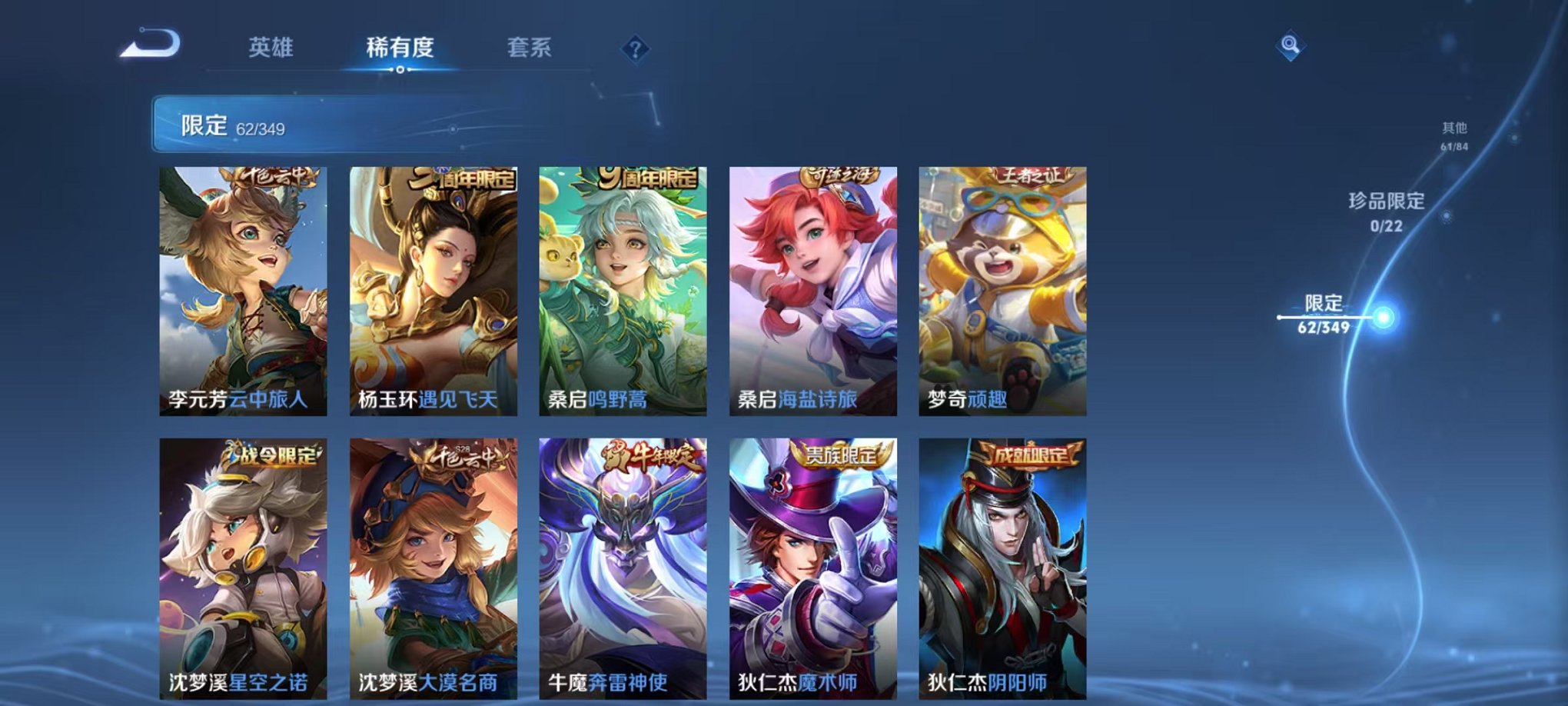Click the question mark help icon
The height and width of the screenshot is (706, 1568).
(x=632, y=48)
